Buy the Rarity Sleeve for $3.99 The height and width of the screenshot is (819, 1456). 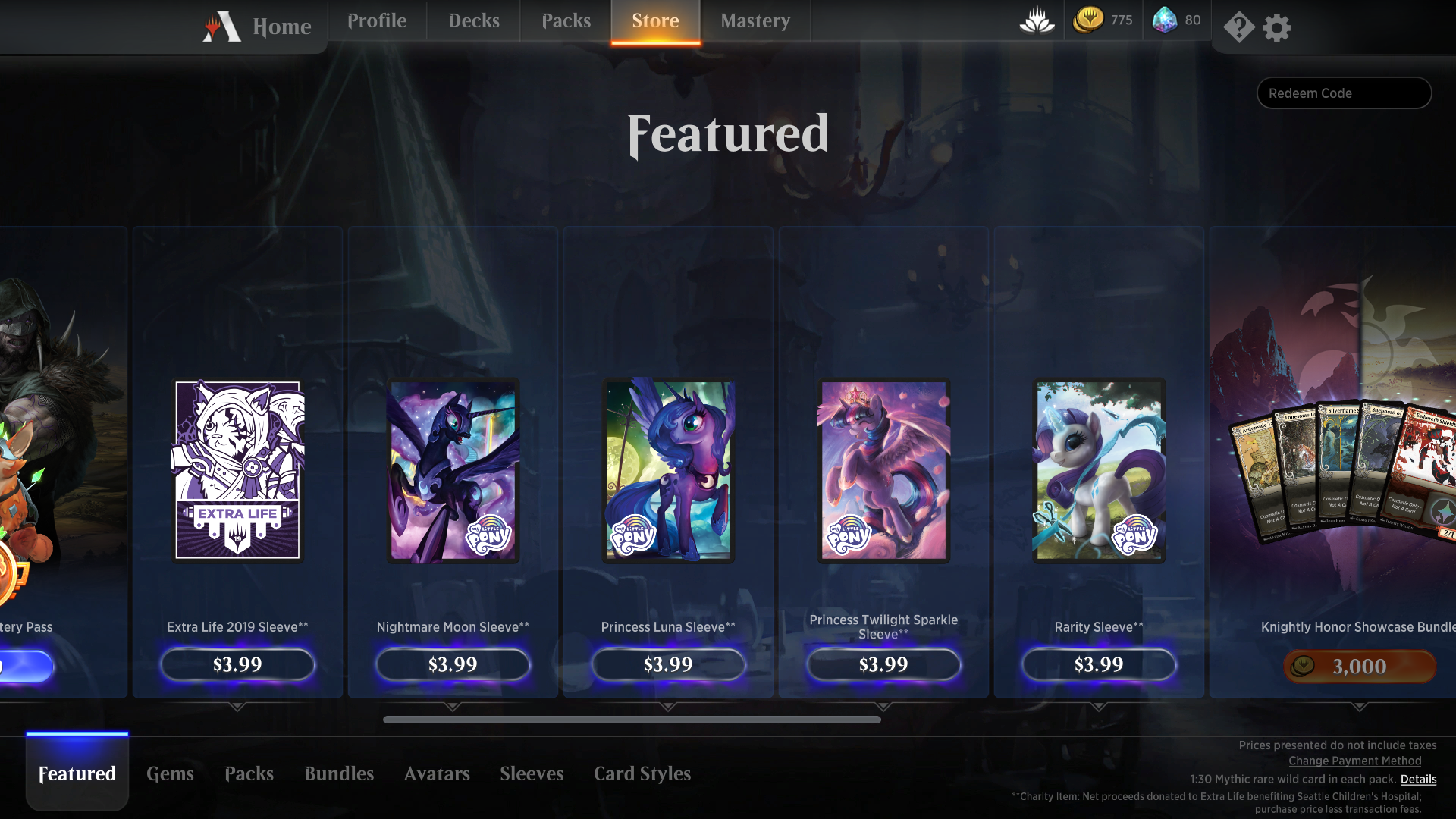click(x=1099, y=665)
